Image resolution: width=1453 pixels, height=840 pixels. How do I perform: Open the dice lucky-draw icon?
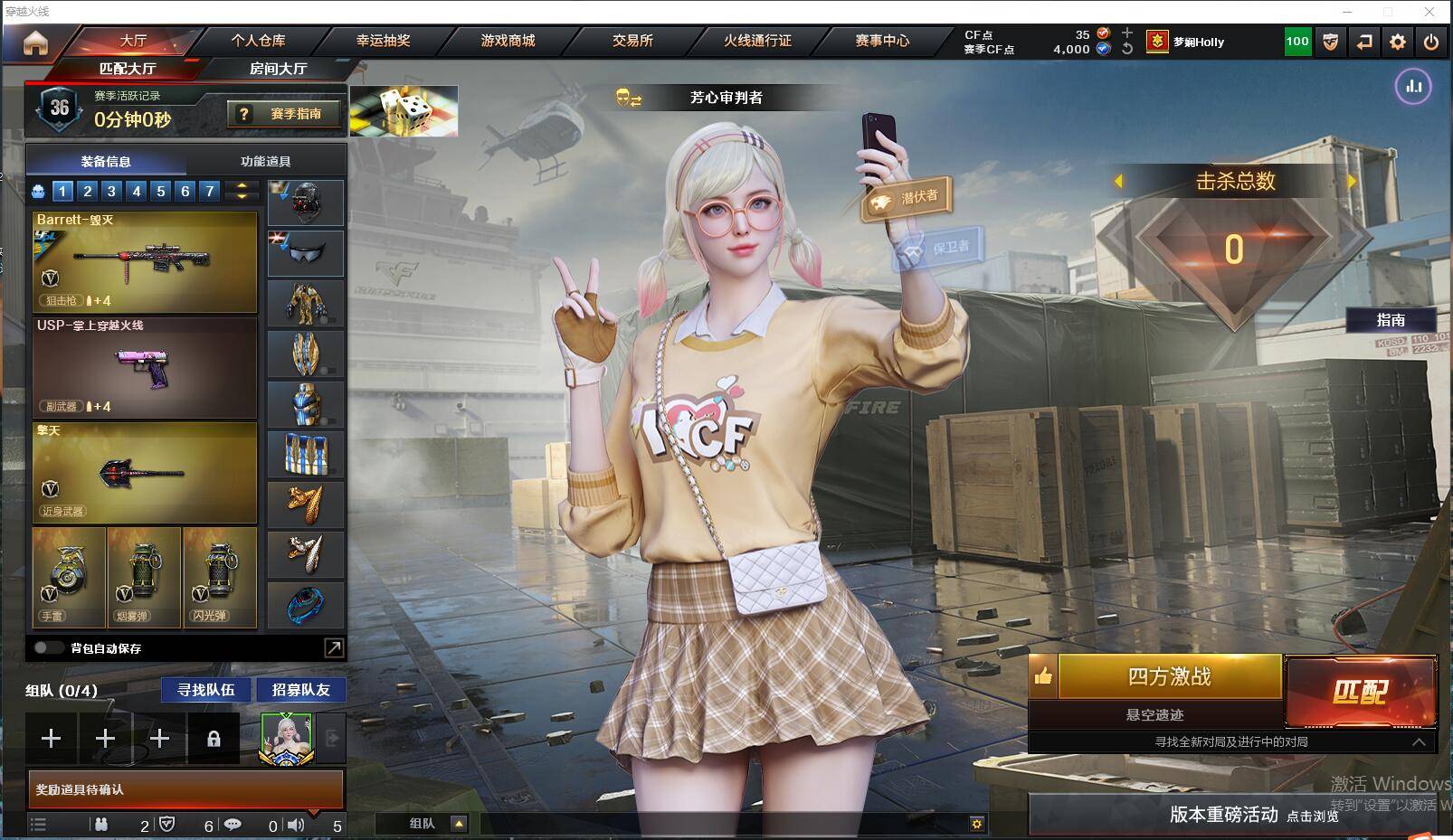[x=404, y=110]
